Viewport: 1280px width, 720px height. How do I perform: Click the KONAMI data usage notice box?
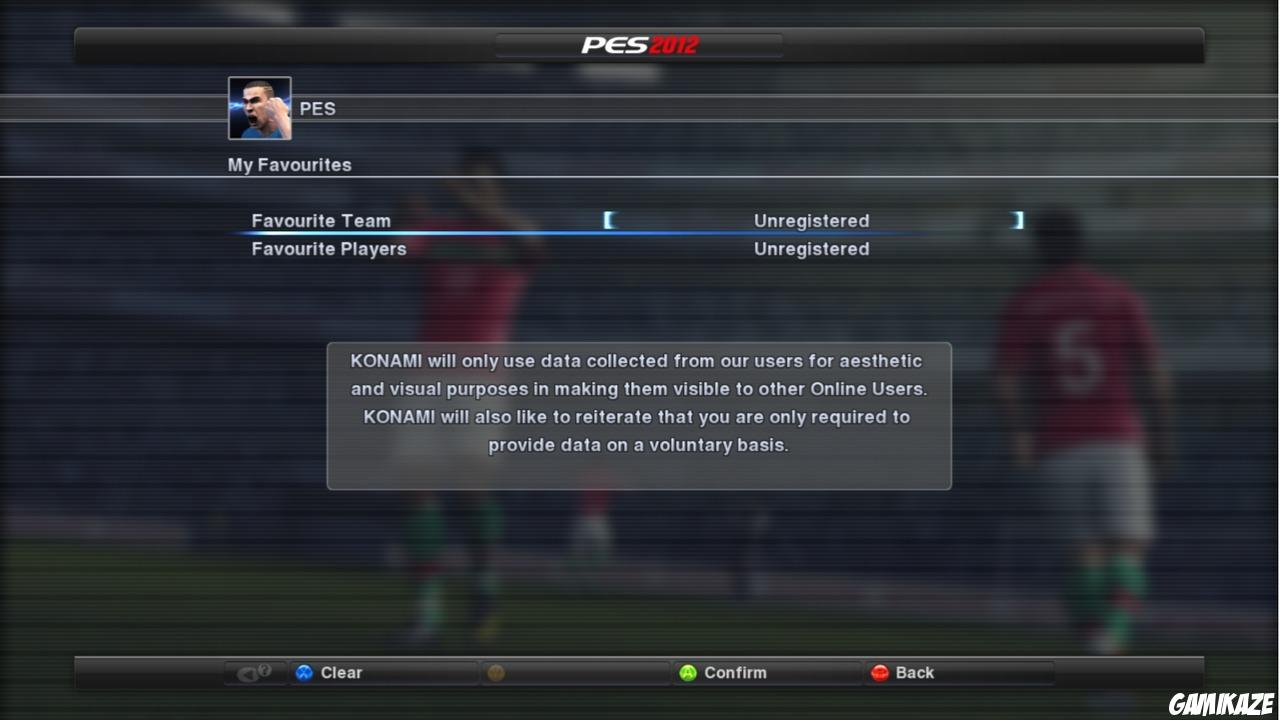coord(638,415)
